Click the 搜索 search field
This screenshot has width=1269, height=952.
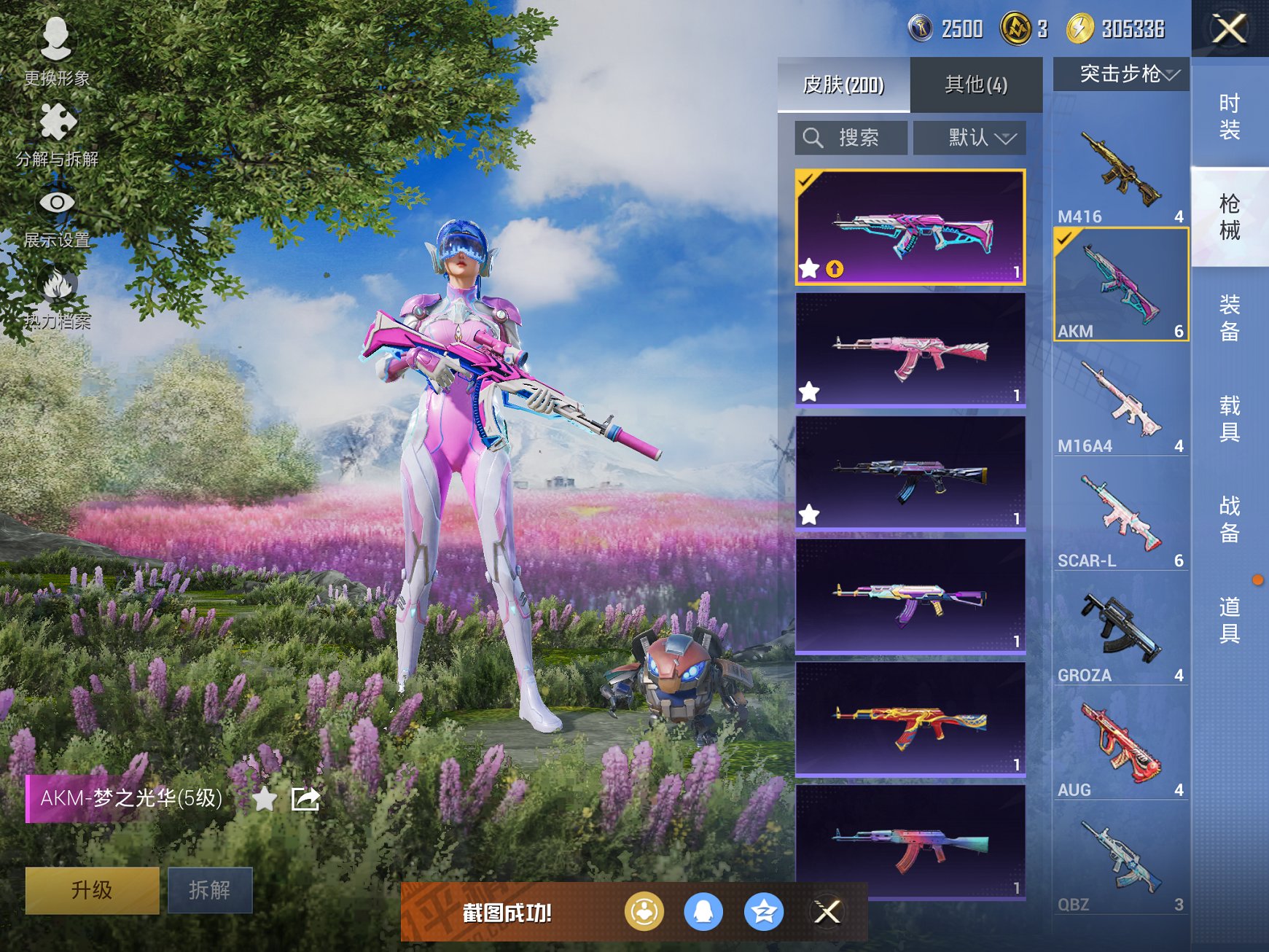pos(851,138)
